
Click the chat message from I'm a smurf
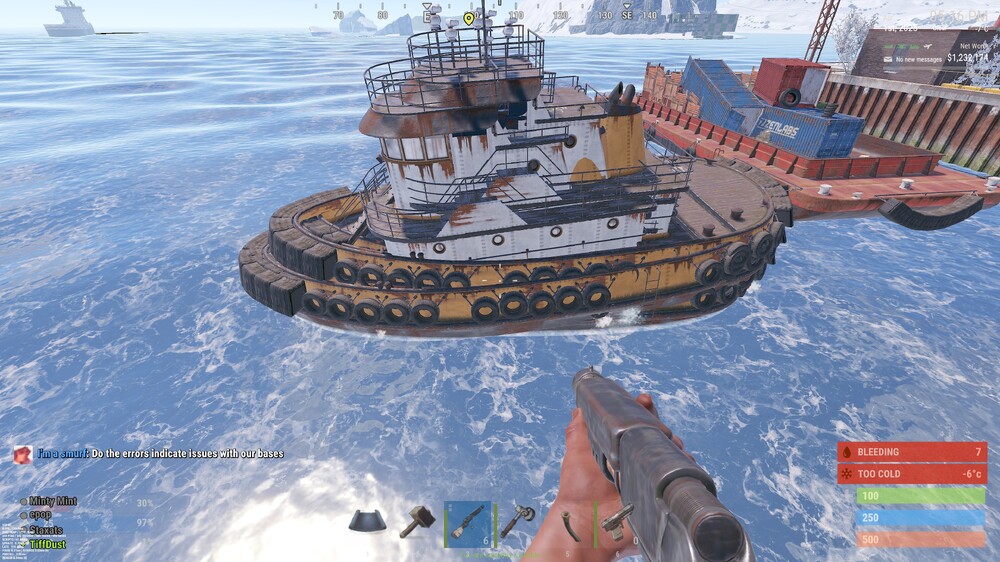[x=160, y=454]
